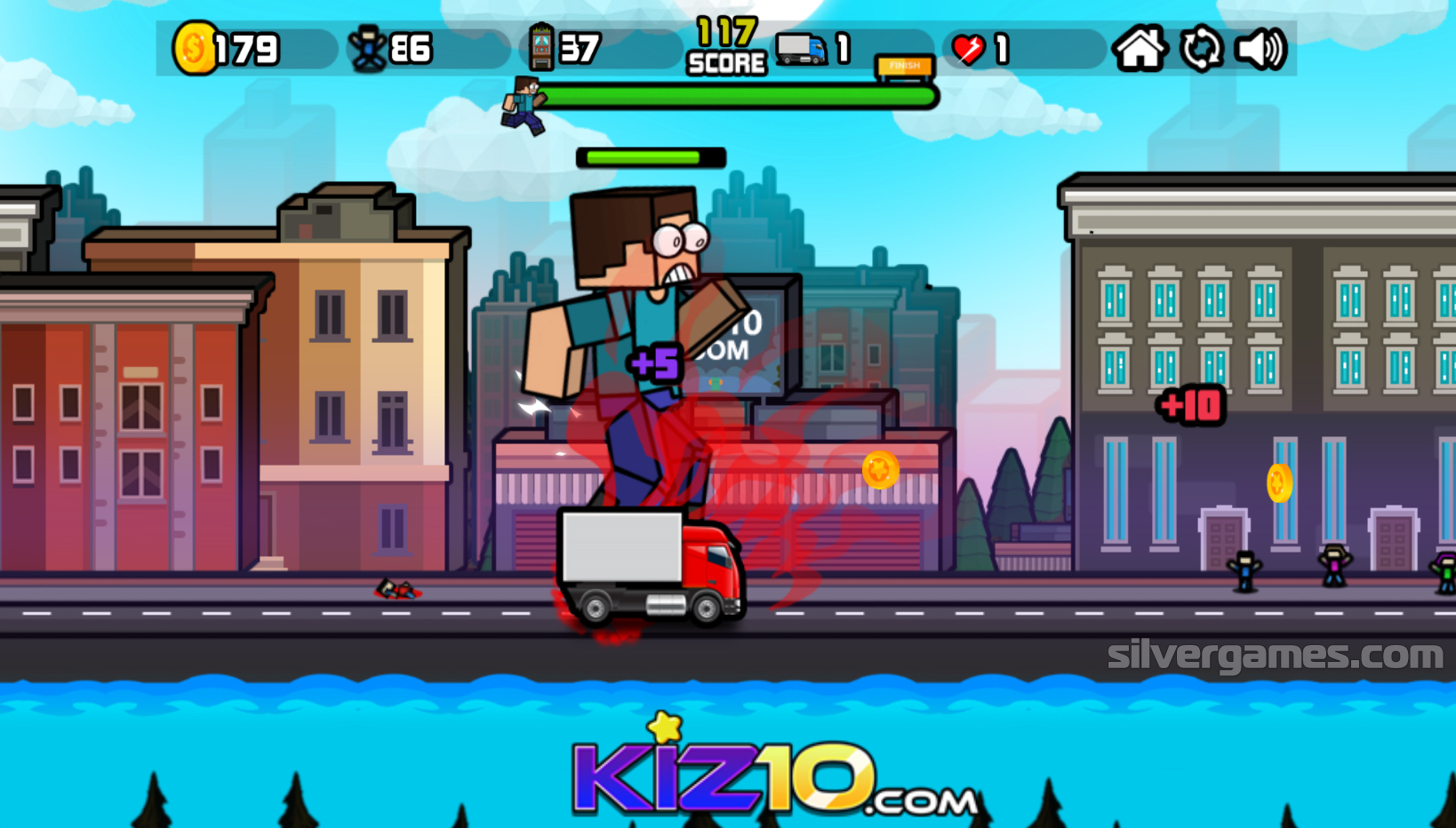Return to the home menu
The height and width of the screenshot is (828, 1456).
click(x=1139, y=49)
